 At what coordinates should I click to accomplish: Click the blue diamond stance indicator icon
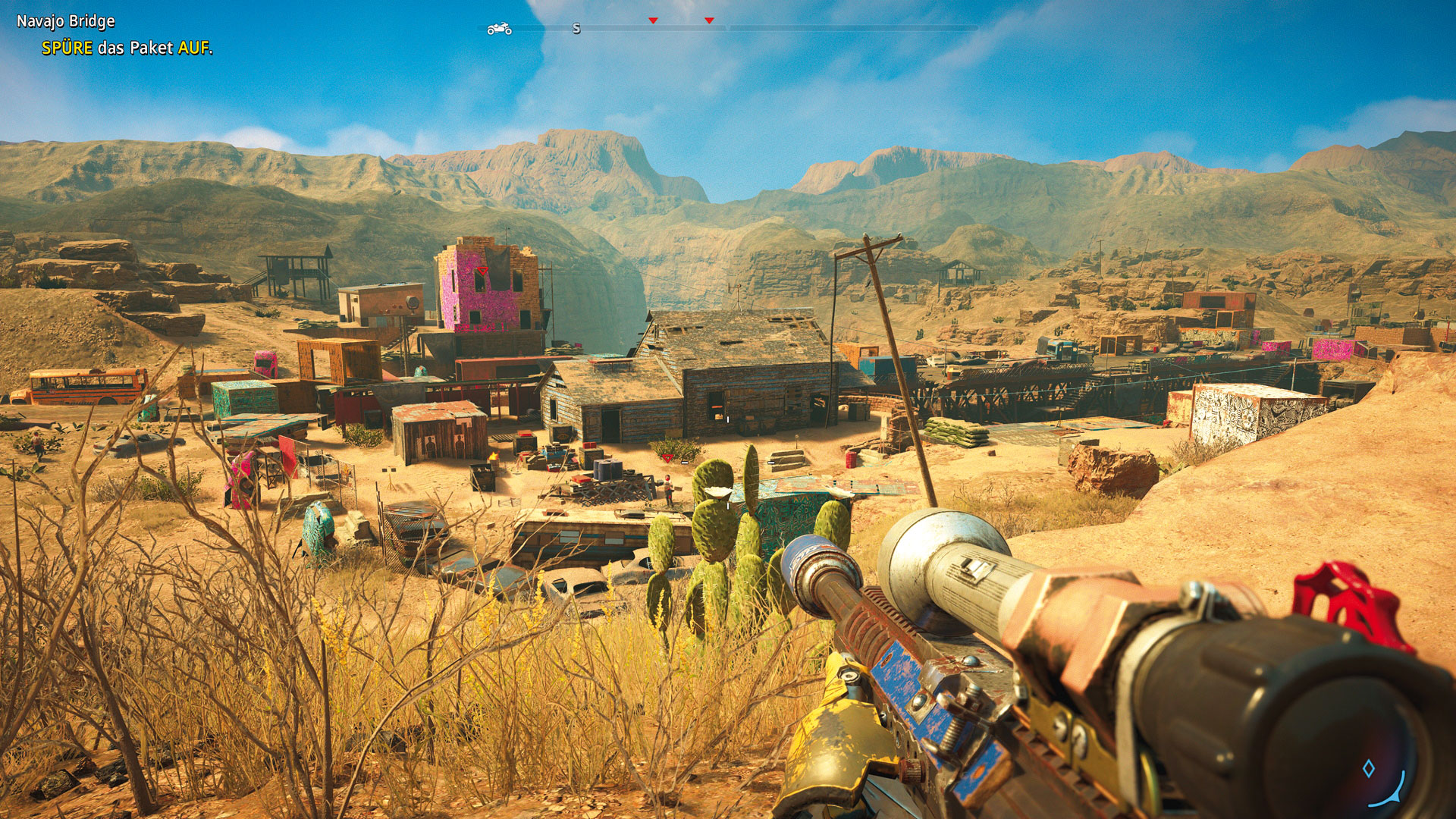pos(1369,769)
